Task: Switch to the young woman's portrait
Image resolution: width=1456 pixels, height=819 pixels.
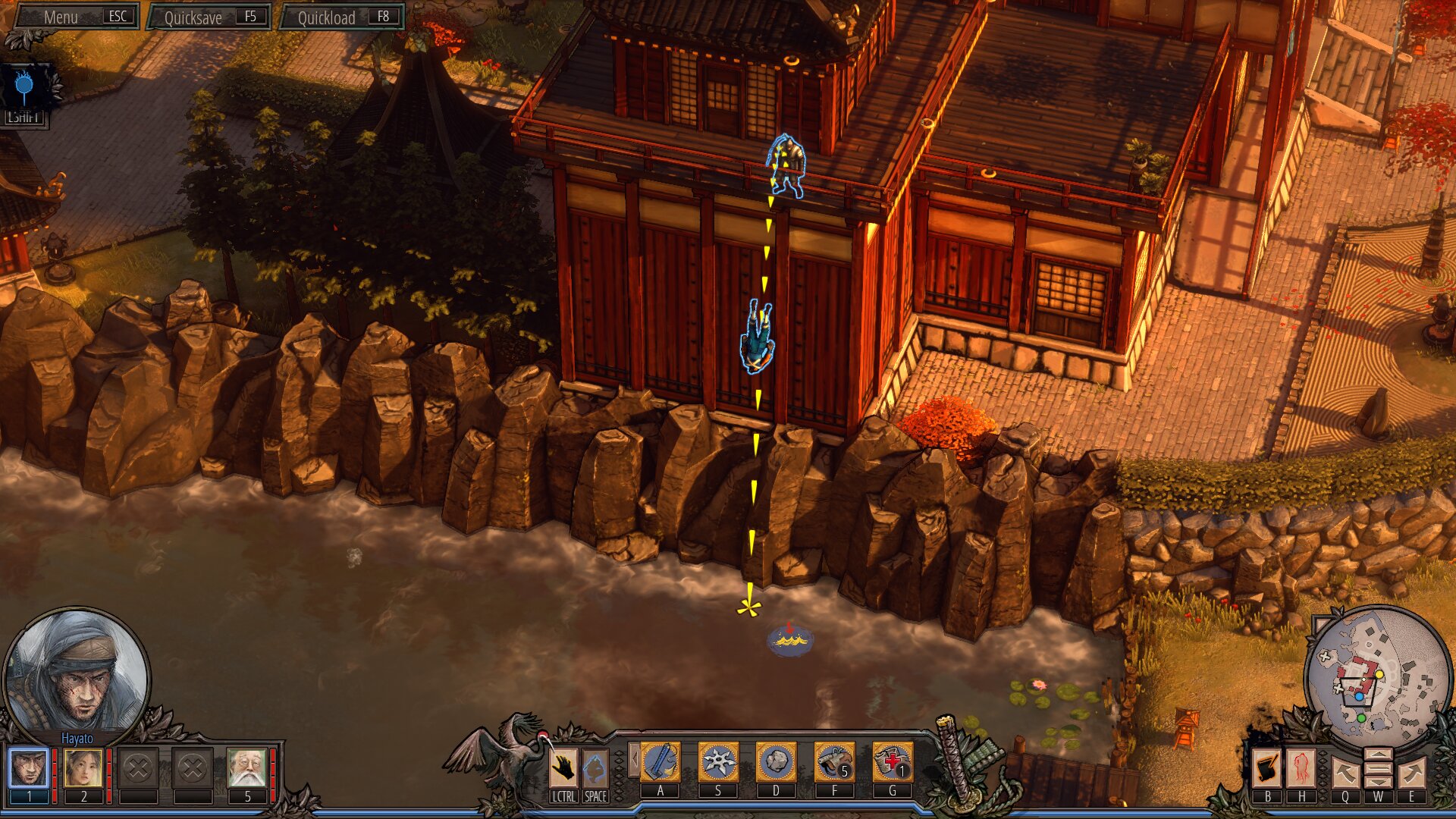Action: tap(83, 768)
